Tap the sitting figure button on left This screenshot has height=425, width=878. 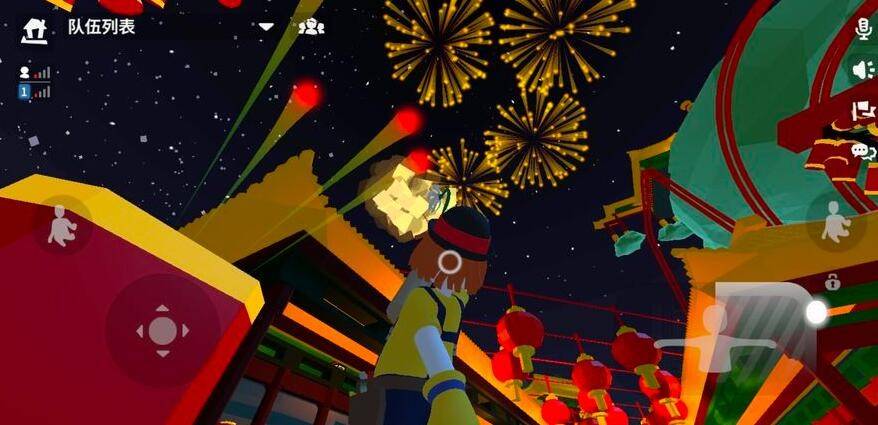pyautogui.click(x=62, y=226)
